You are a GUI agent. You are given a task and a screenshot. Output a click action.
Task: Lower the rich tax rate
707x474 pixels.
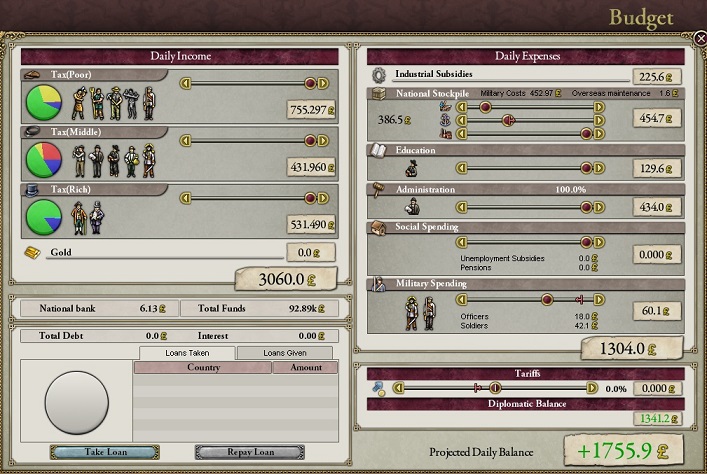click(185, 198)
